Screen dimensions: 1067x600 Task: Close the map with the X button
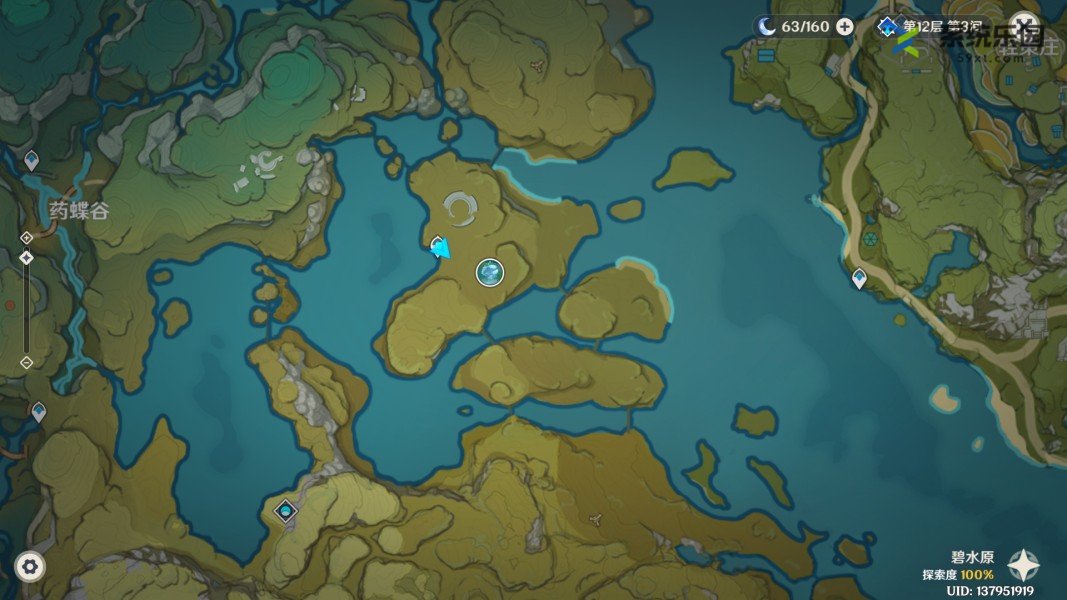1023,25
